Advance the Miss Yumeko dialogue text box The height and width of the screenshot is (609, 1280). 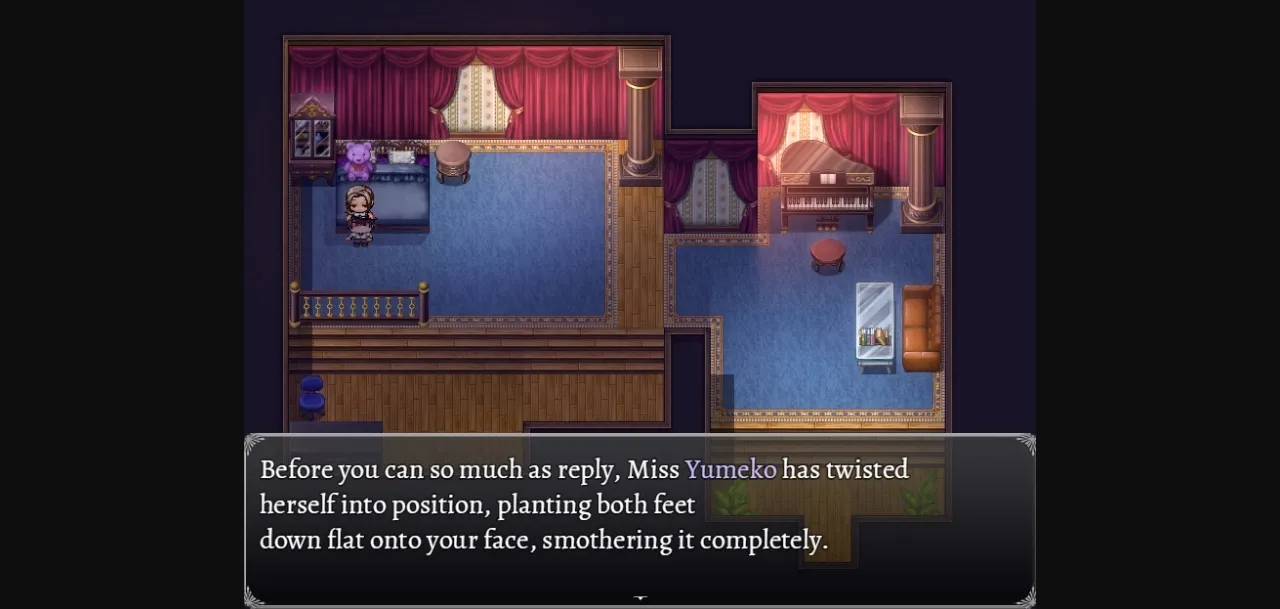[640, 518]
